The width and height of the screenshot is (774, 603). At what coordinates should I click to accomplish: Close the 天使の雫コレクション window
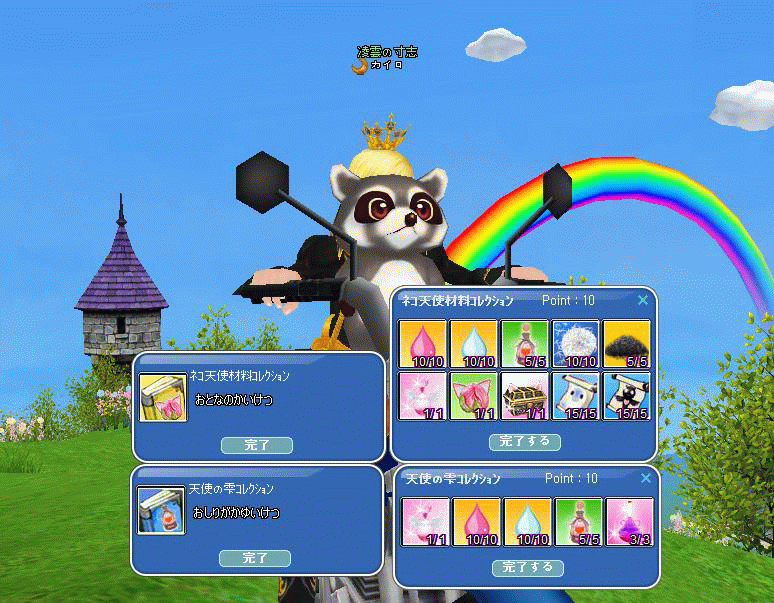click(643, 479)
